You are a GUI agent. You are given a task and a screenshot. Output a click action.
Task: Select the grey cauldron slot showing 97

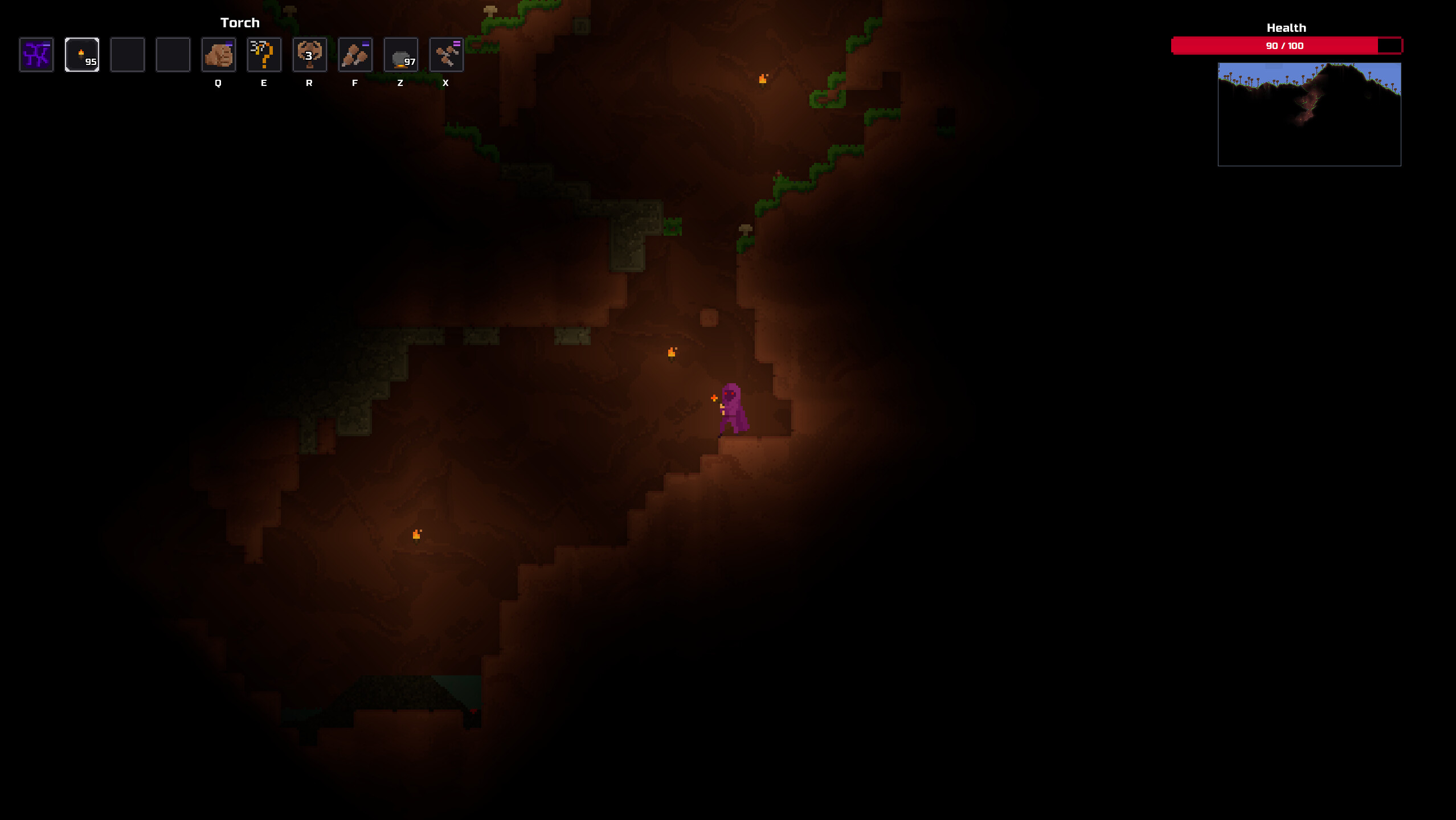pos(401,55)
